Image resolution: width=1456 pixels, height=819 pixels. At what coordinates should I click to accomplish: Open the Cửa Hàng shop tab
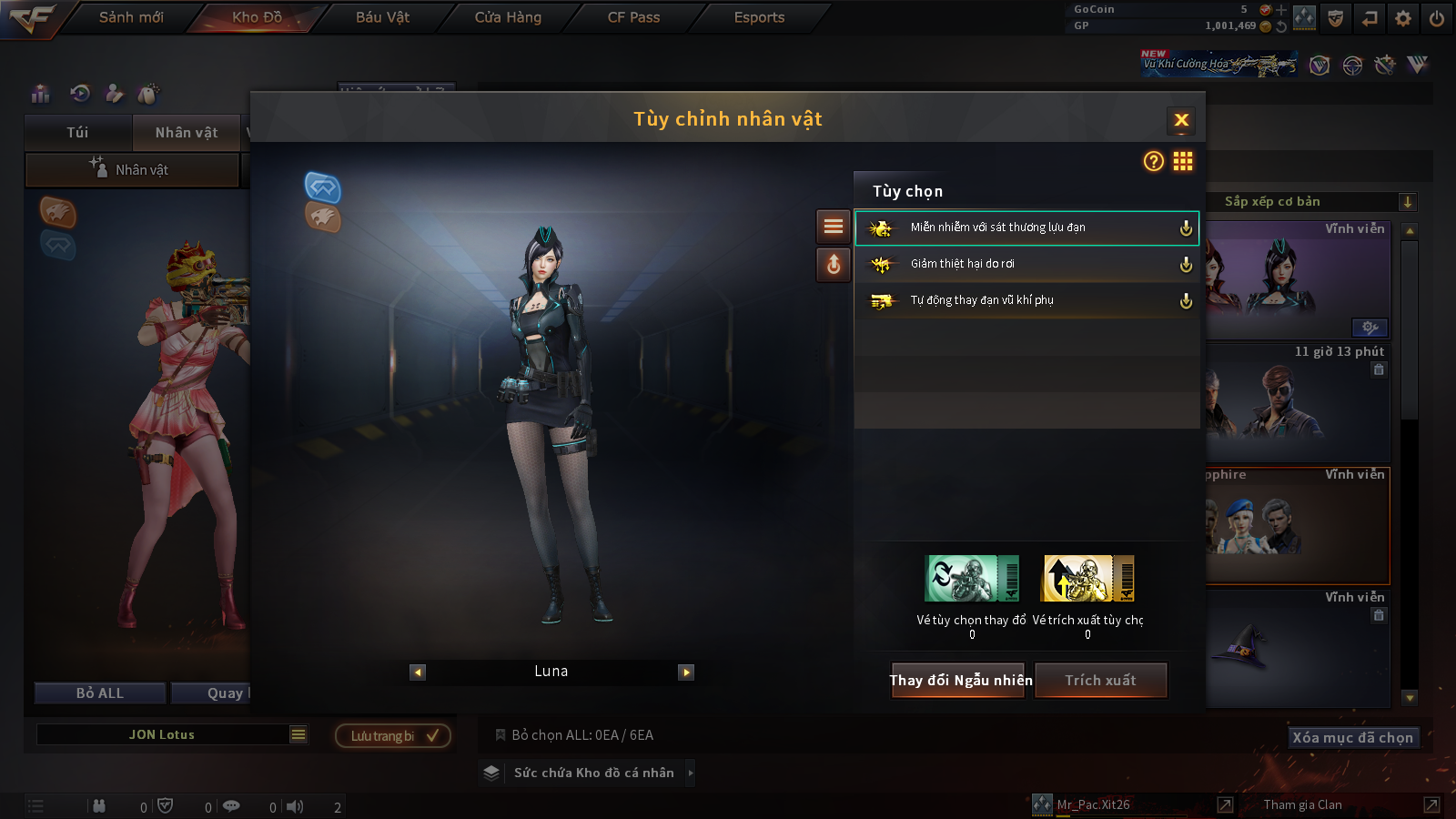508,17
